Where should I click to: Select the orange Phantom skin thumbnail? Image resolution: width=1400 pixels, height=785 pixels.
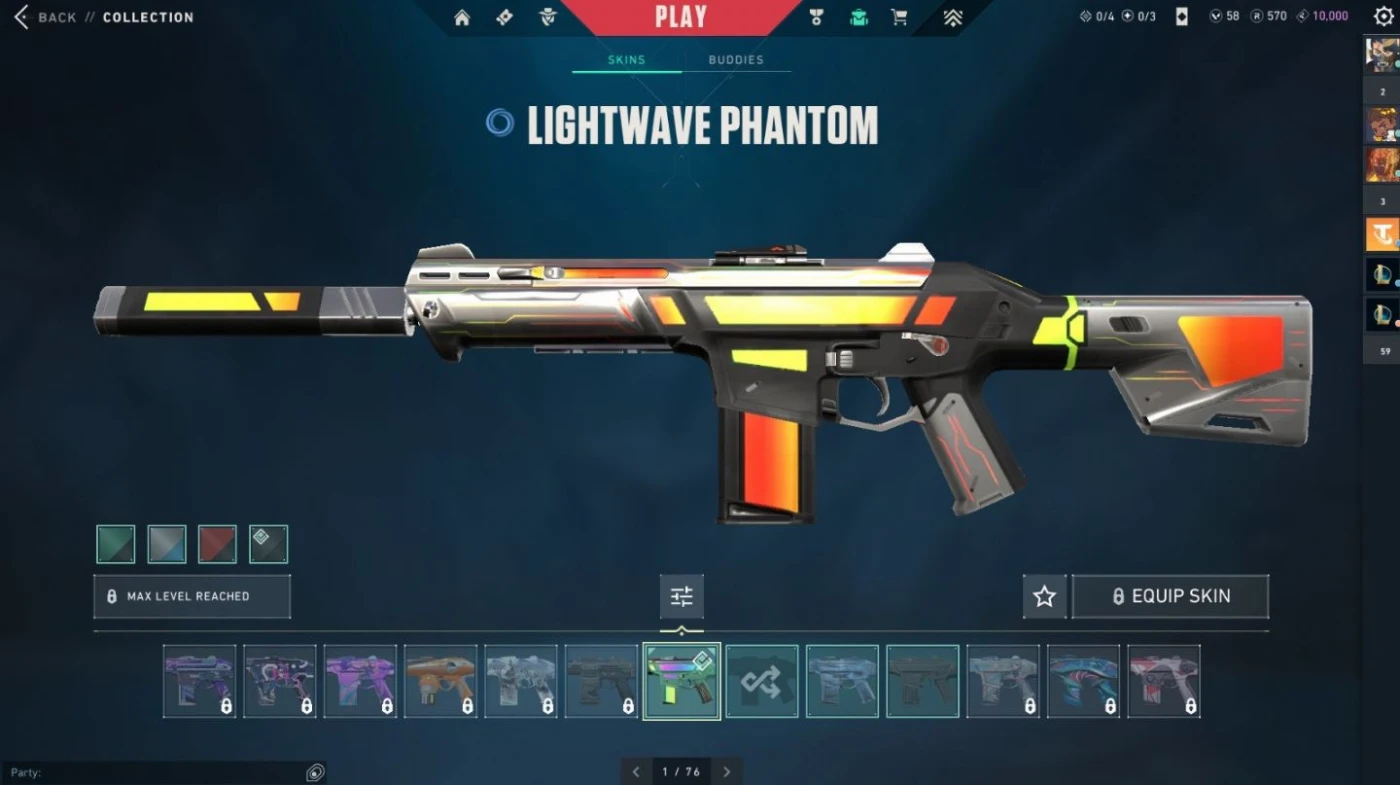[x=440, y=681]
